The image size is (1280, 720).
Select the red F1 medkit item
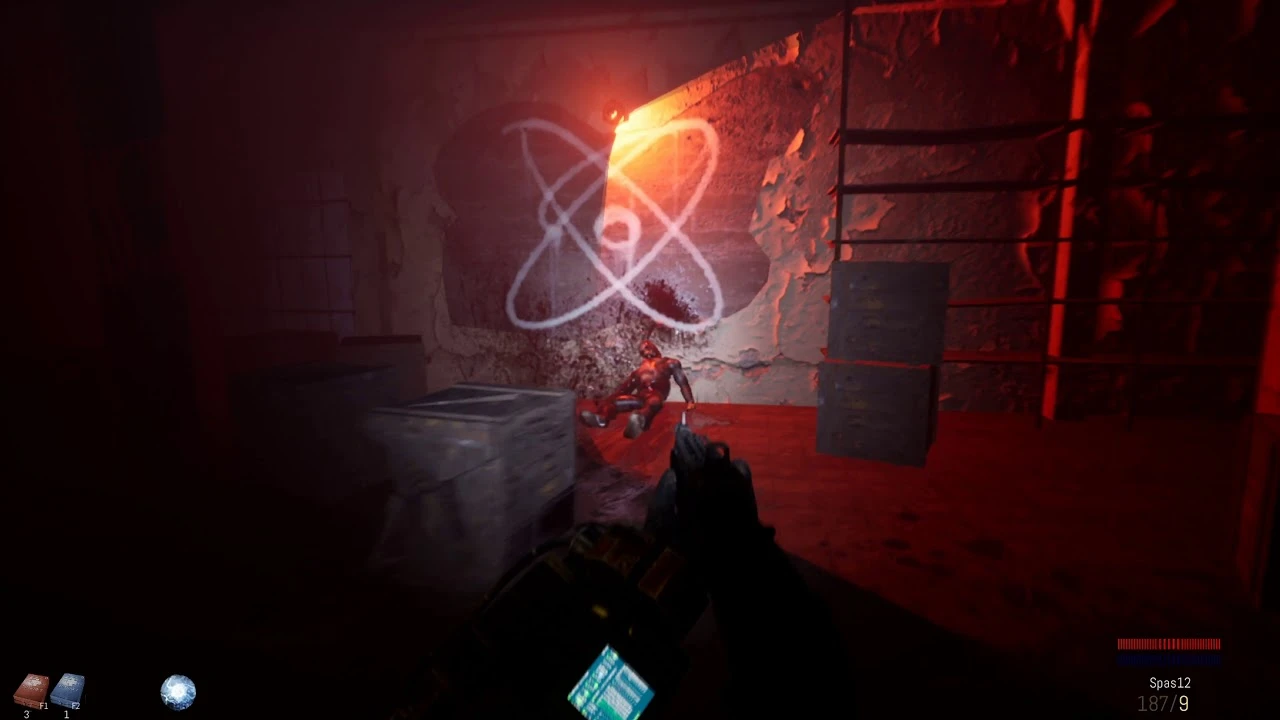(30, 687)
